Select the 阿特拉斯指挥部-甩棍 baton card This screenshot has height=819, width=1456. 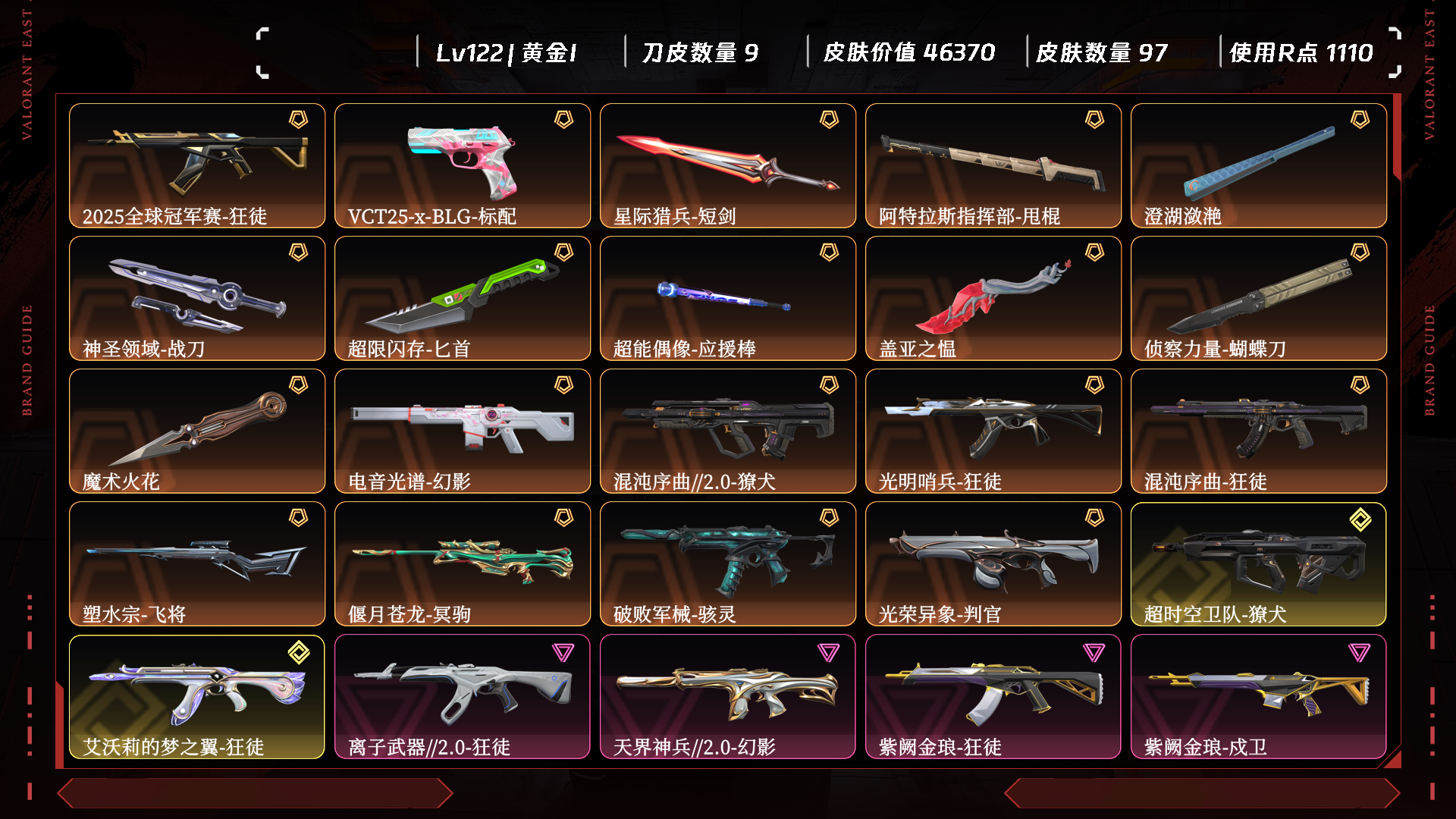click(993, 165)
